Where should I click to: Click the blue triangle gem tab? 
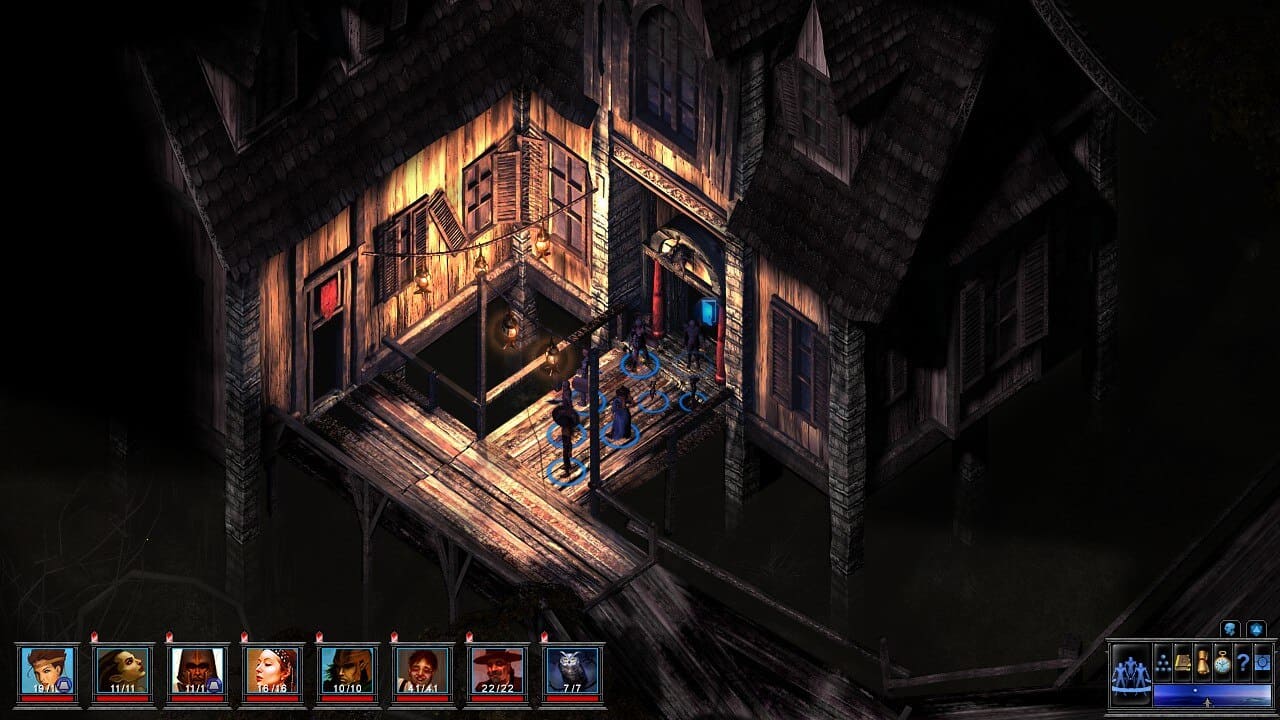(1258, 629)
